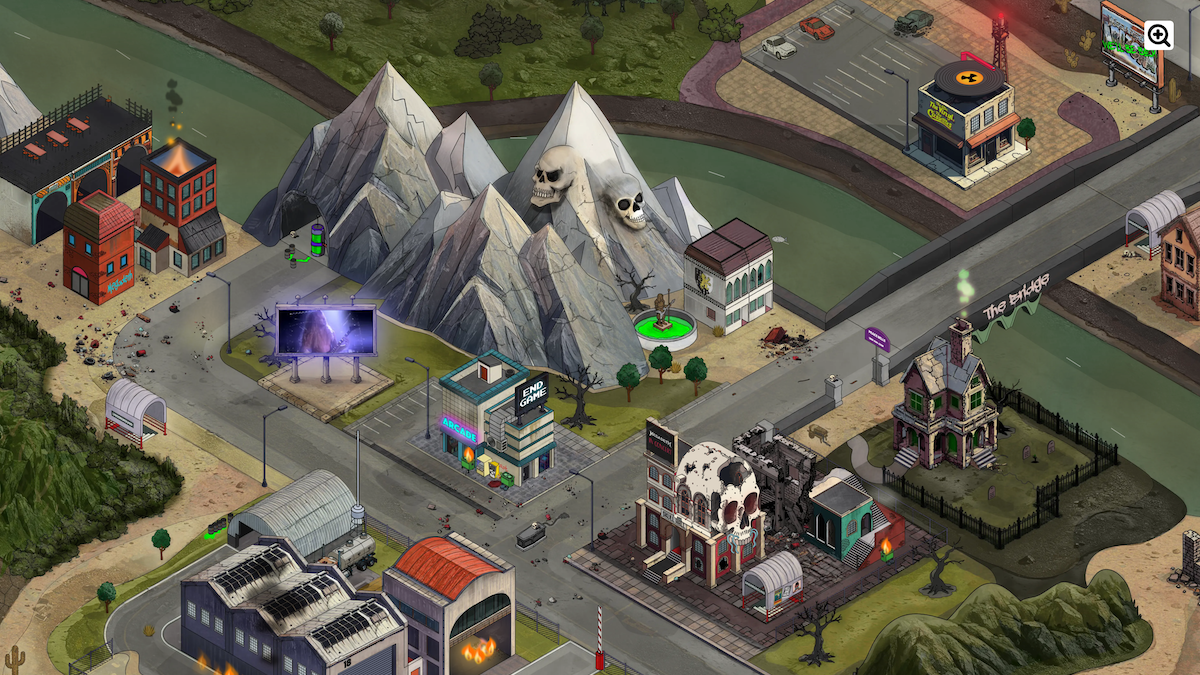Click the magnifying glass zoom-in icon
Viewport: 1200px width, 675px height.
[x=1160, y=36]
